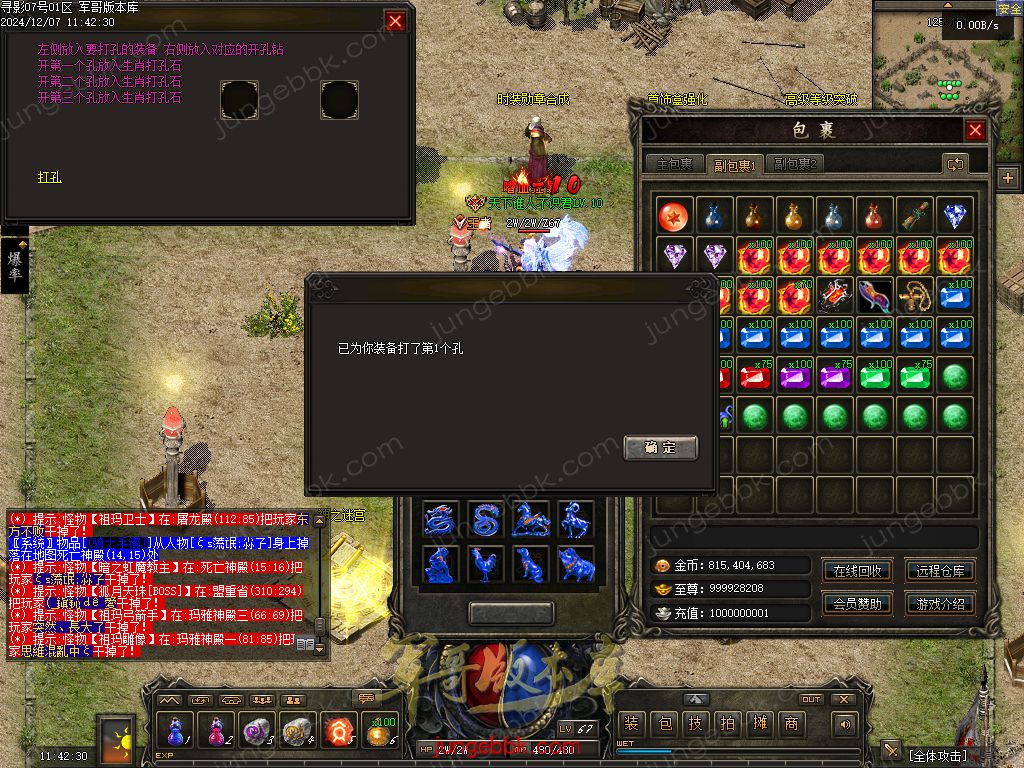The image size is (1024, 768).
Task: Show the 游戏介绍 game introduction
Action: (x=941, y=603)
